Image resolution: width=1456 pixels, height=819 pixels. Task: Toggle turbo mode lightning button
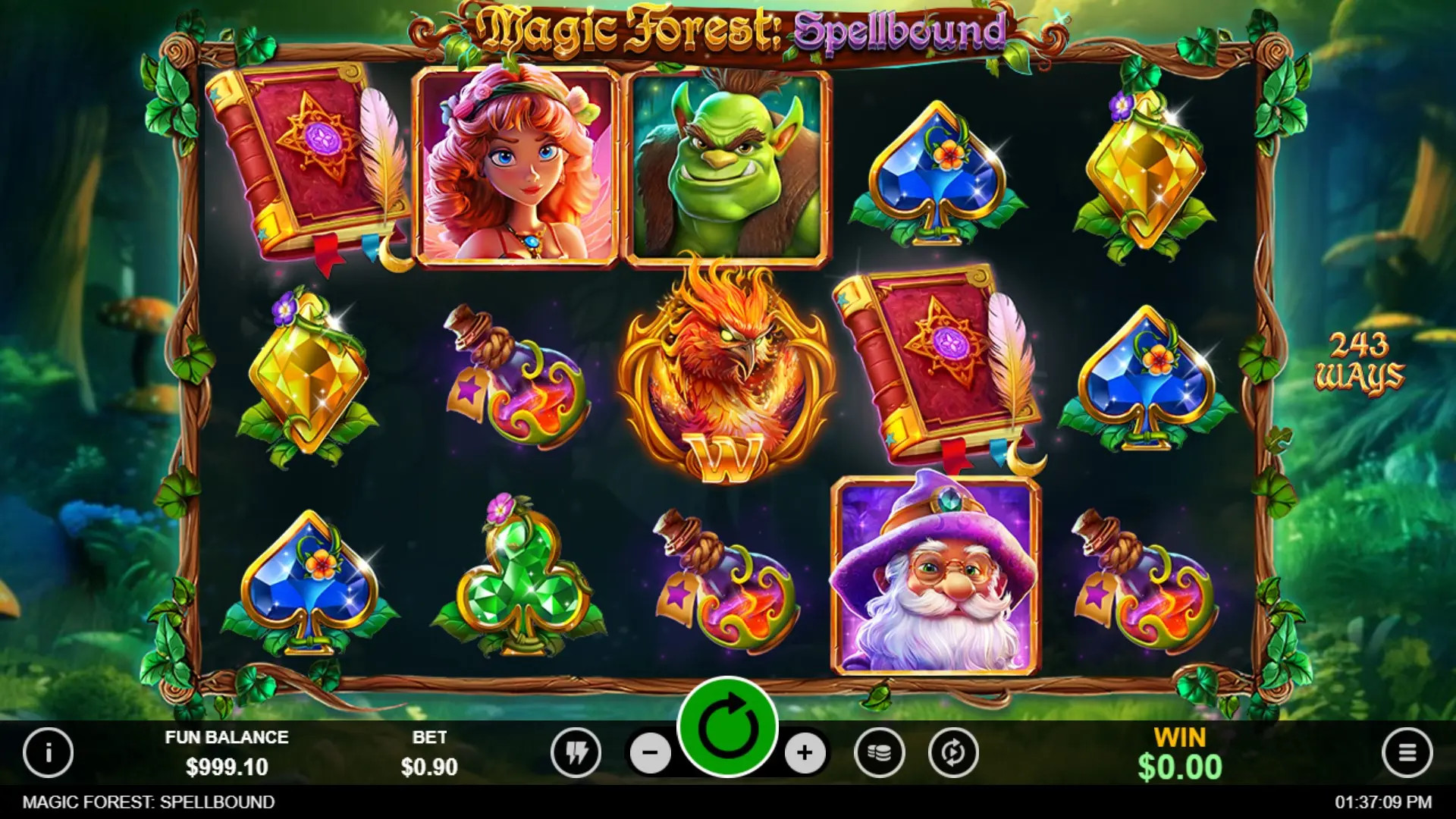[576, 753]
